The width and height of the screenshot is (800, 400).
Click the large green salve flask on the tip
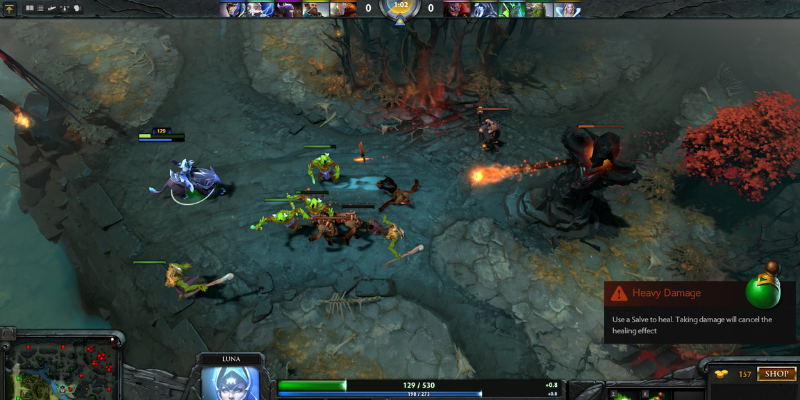(x=767, y=290)
